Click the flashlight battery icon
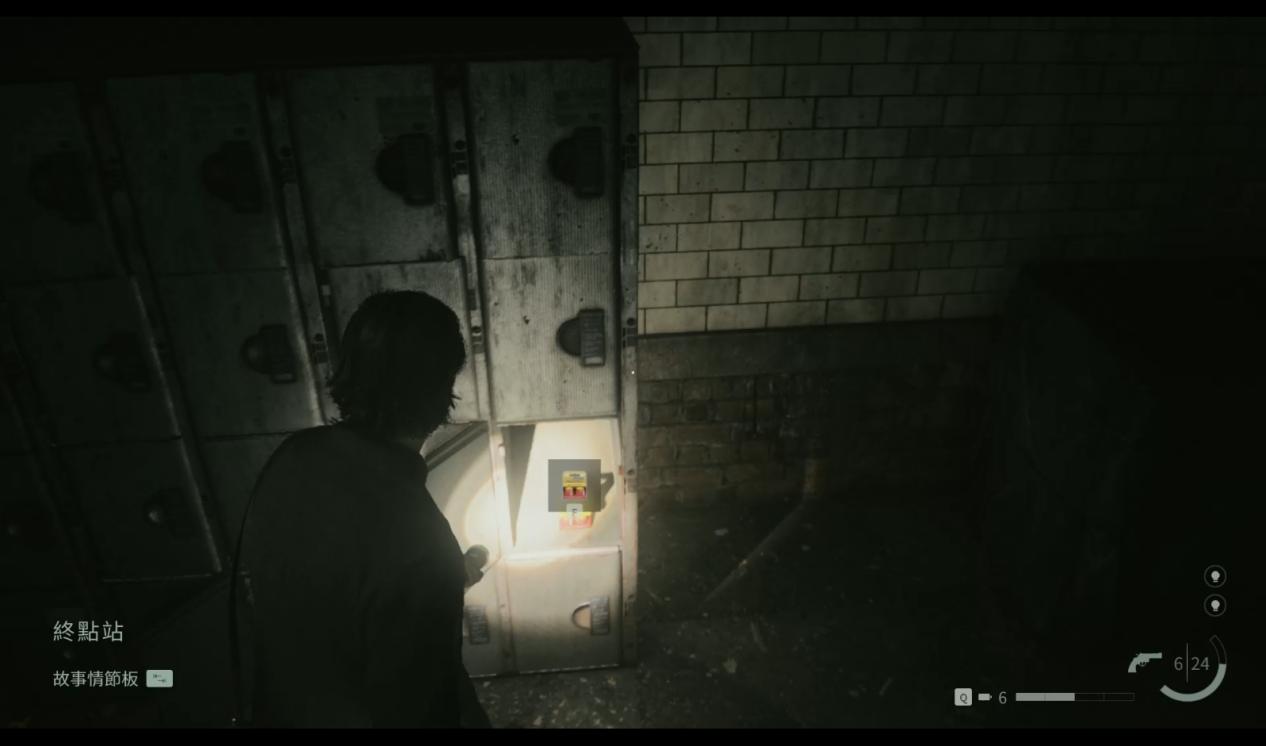This screenshot has width=1266, height=746. point(985,697)
